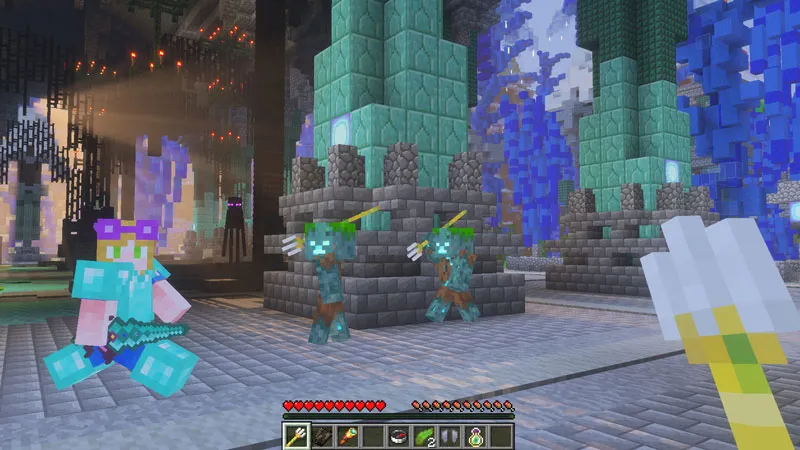
Task: Choose the spyglass in the hotbar
Action: [347, 435]
